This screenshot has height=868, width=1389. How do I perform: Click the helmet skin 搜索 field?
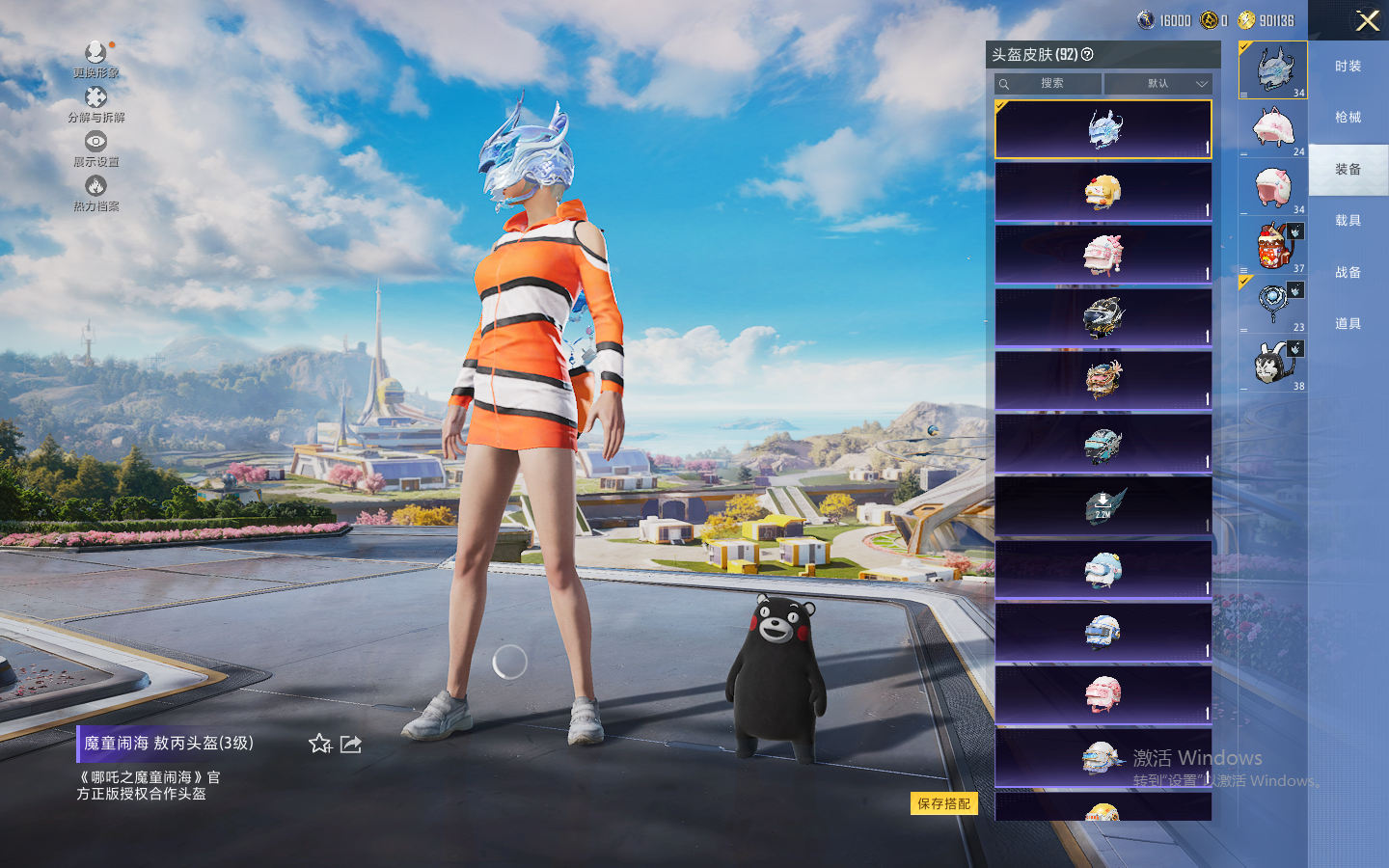click(1050, 84)
